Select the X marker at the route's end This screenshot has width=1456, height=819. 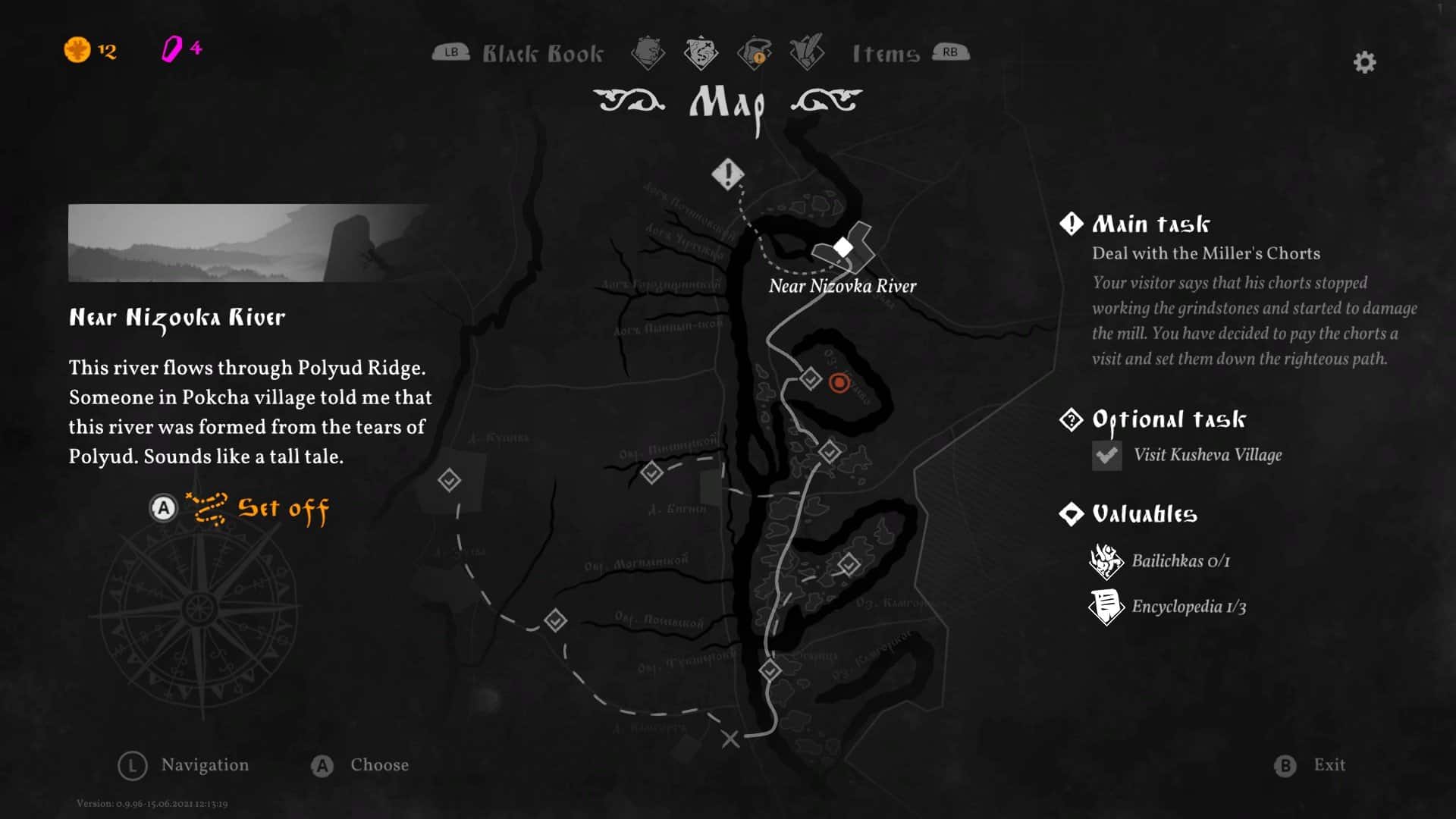tap(730, 739)
